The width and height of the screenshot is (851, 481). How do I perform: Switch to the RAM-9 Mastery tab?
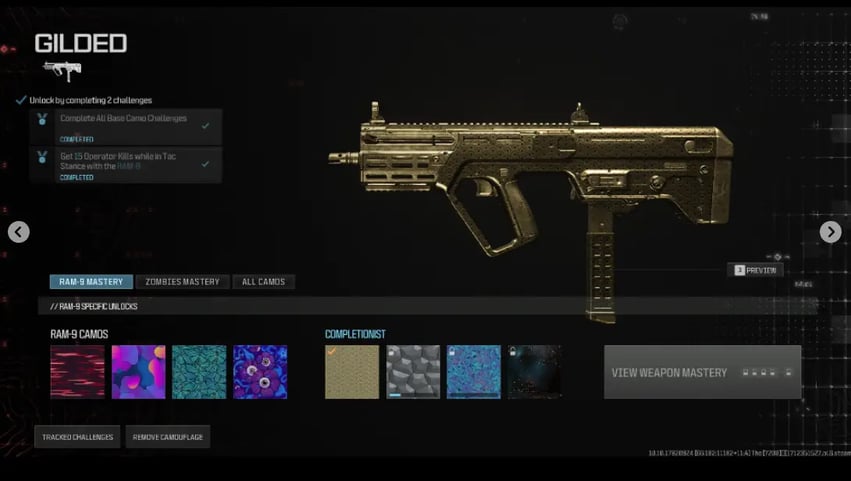(x=91, y=282)
